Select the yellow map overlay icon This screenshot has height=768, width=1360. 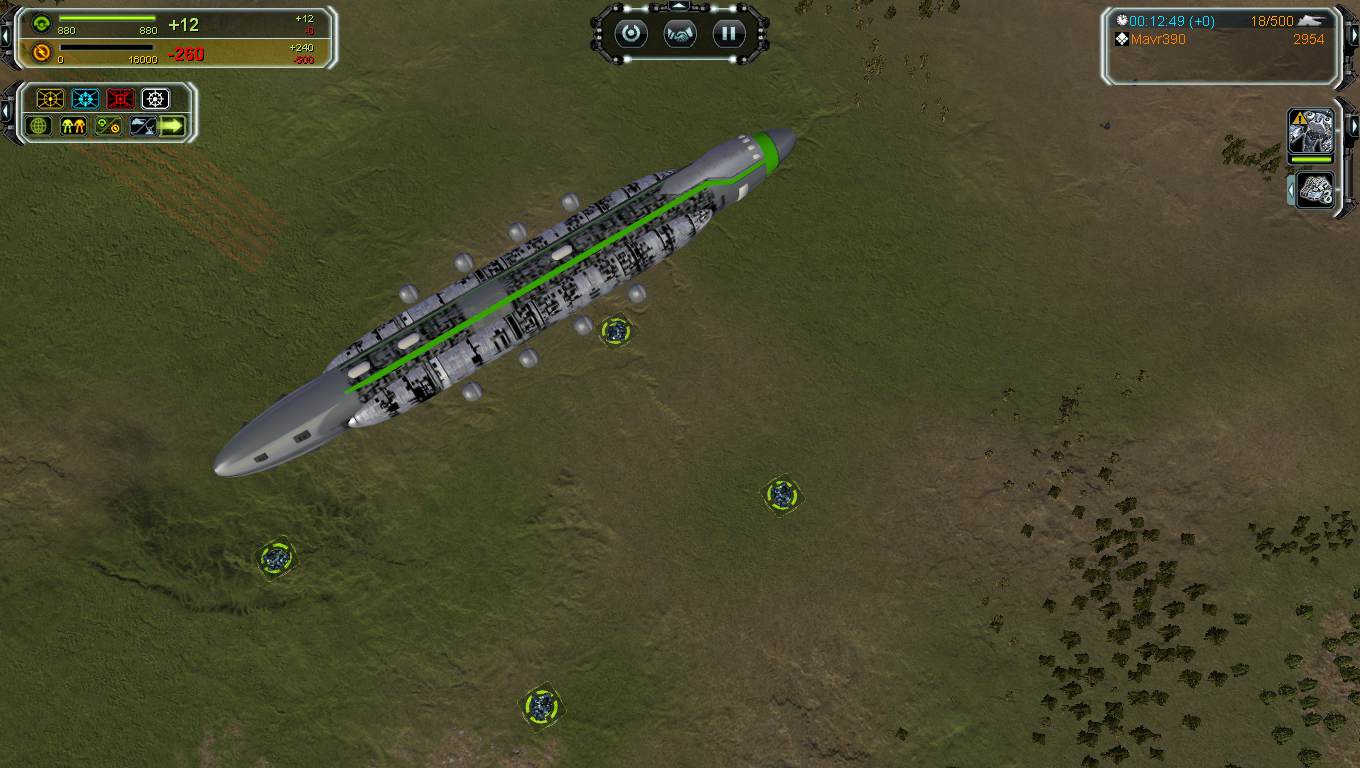(50, 99)
